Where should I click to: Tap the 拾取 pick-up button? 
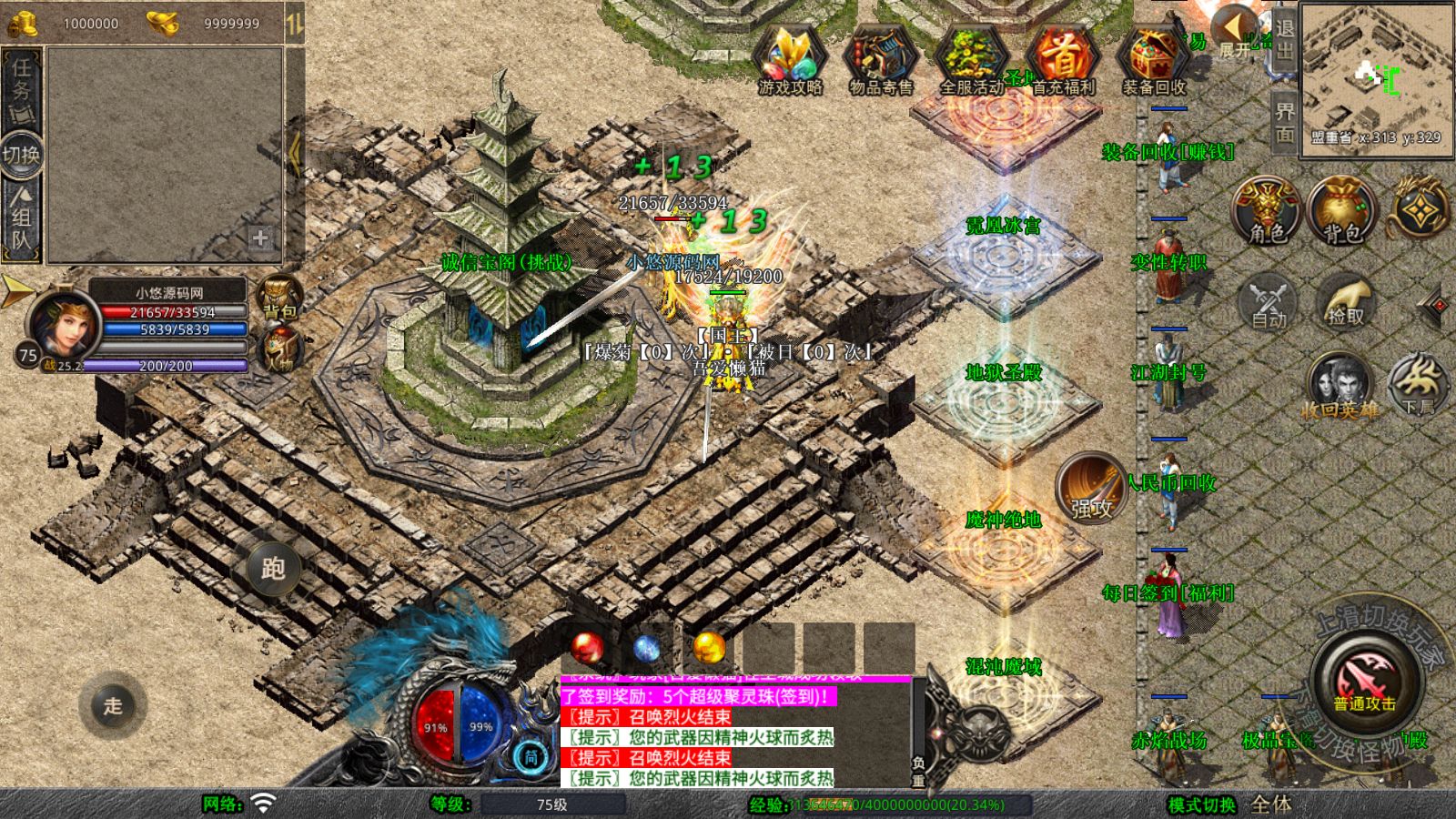point(1346,300)
